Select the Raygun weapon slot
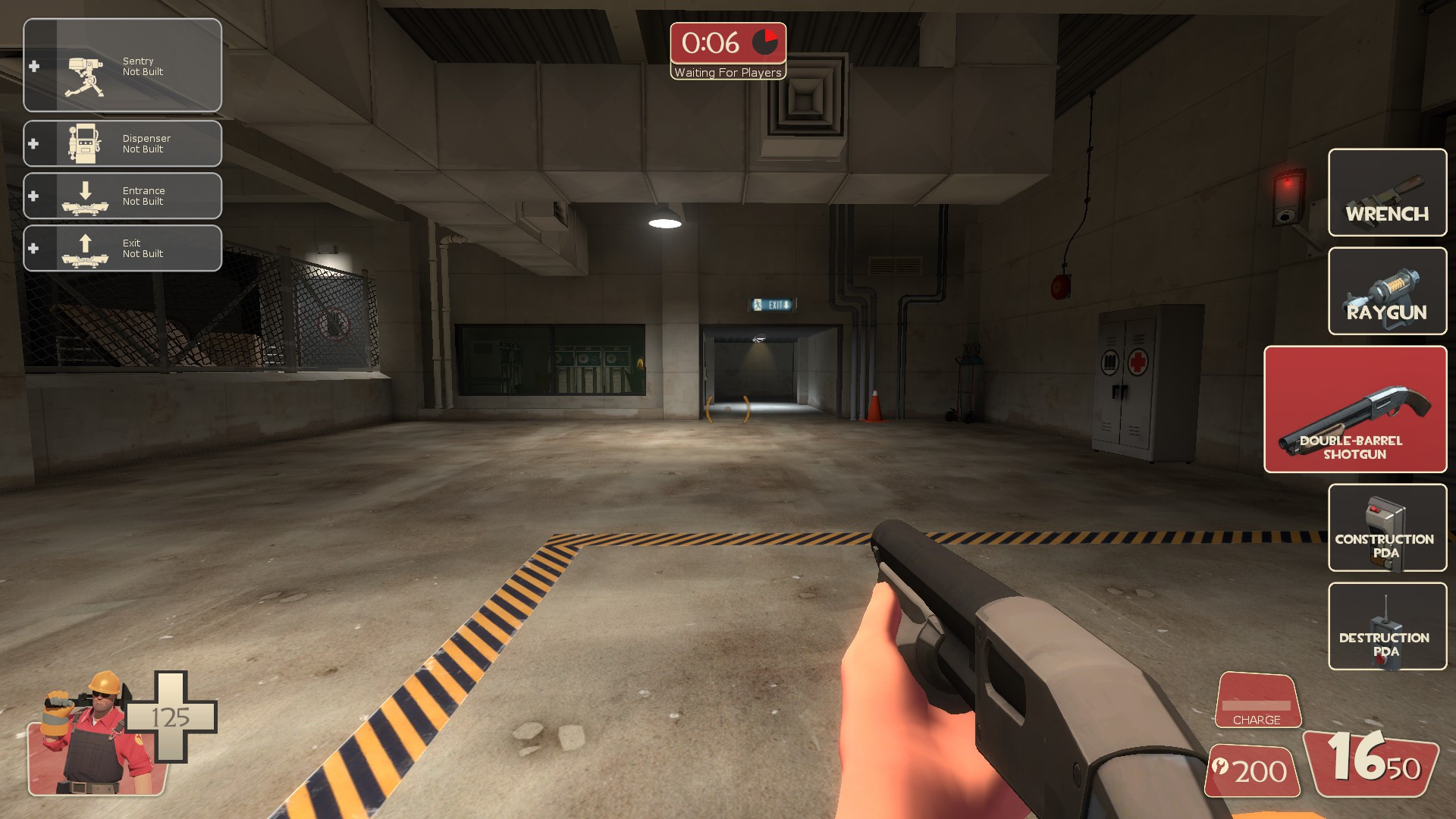The image size is (1456, 819). pos(1386,292)
